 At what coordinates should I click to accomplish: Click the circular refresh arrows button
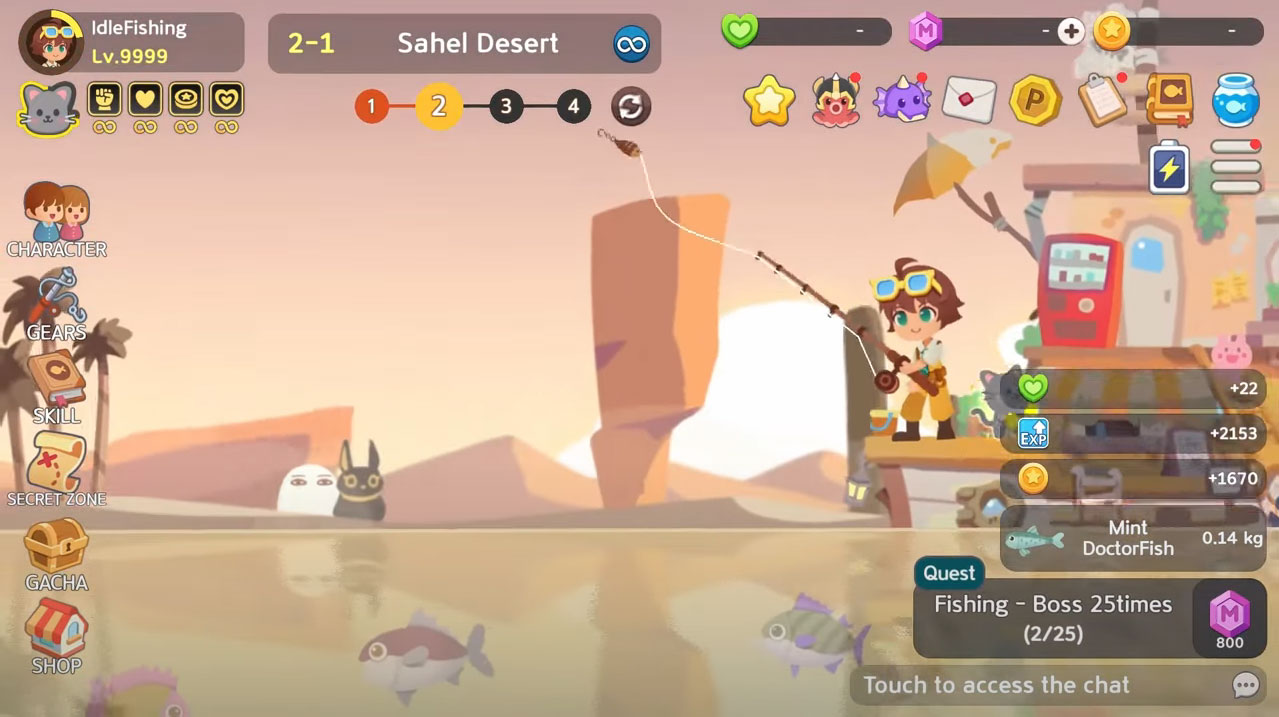pos(631,106)
